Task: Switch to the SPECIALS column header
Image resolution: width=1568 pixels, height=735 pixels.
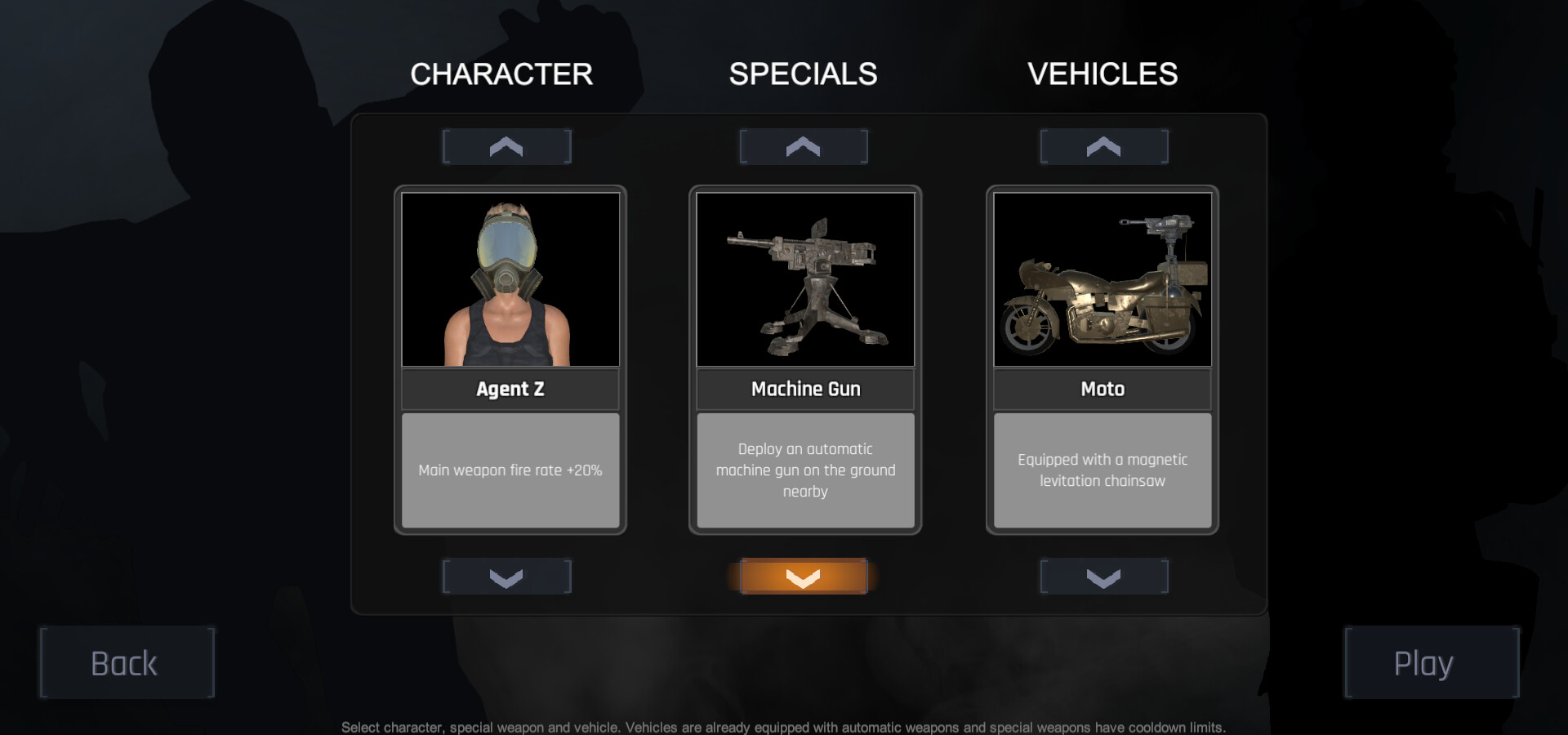Action: 804,74
